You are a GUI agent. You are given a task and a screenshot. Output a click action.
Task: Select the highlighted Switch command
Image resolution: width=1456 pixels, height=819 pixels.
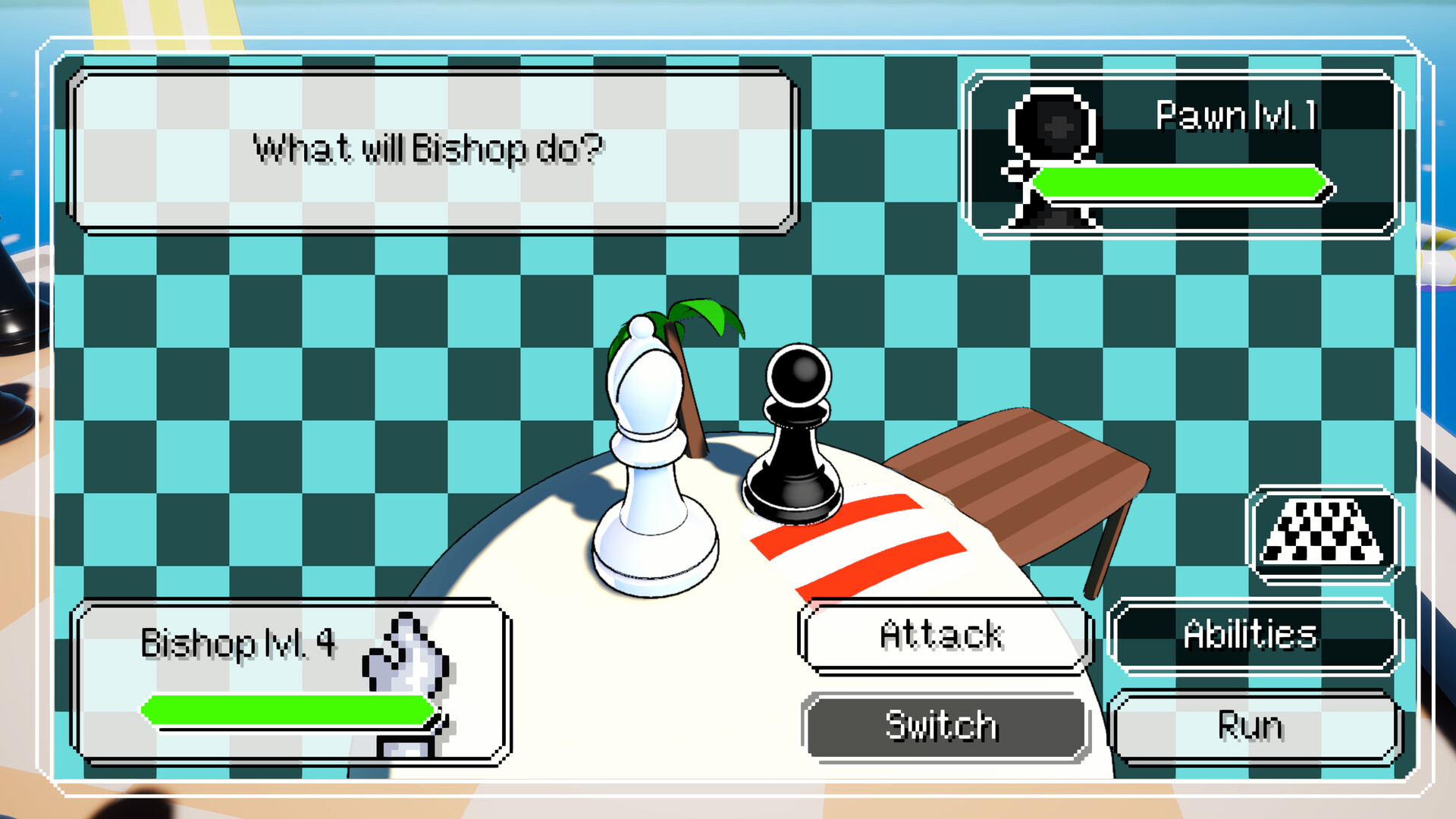[x=943, y=726]
